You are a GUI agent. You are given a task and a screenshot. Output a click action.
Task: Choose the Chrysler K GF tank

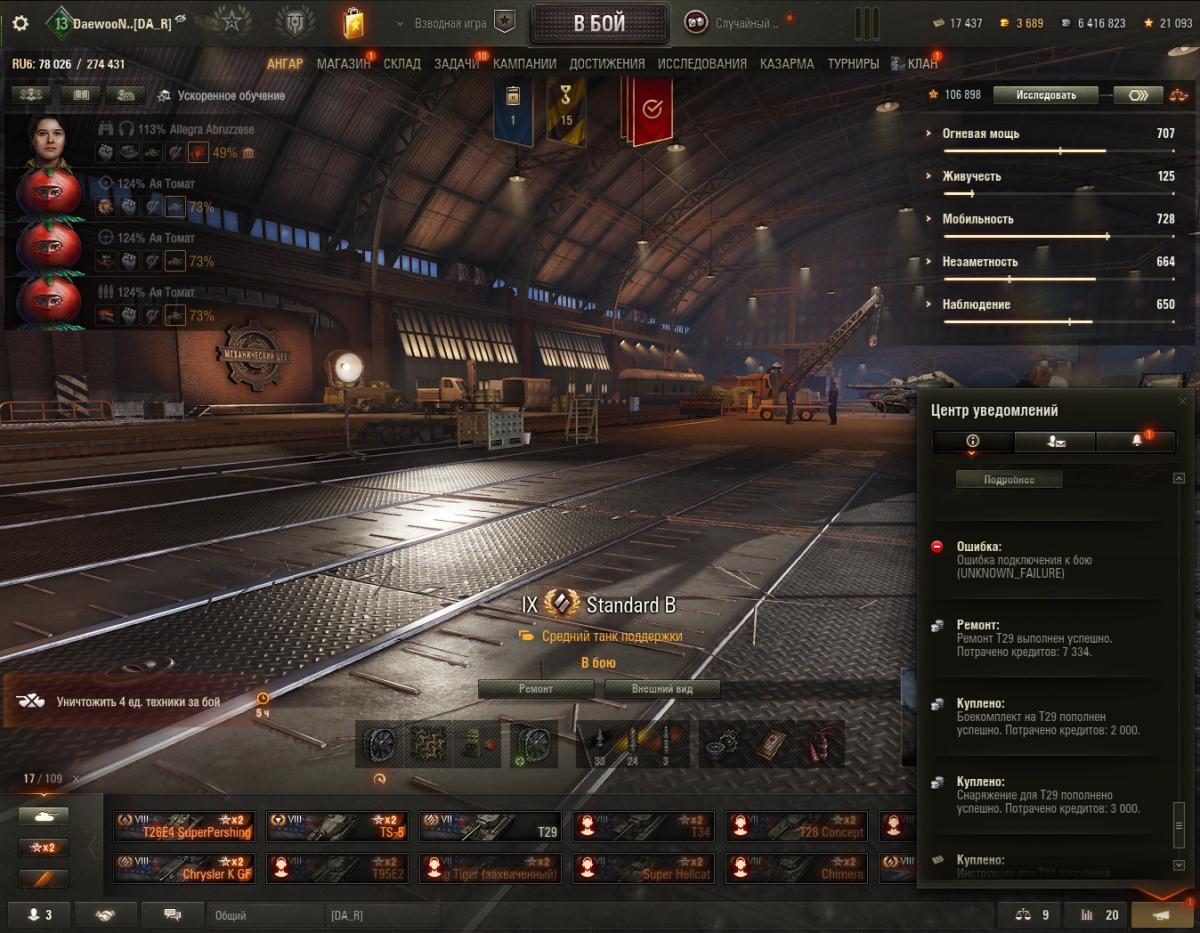(183, 868)
